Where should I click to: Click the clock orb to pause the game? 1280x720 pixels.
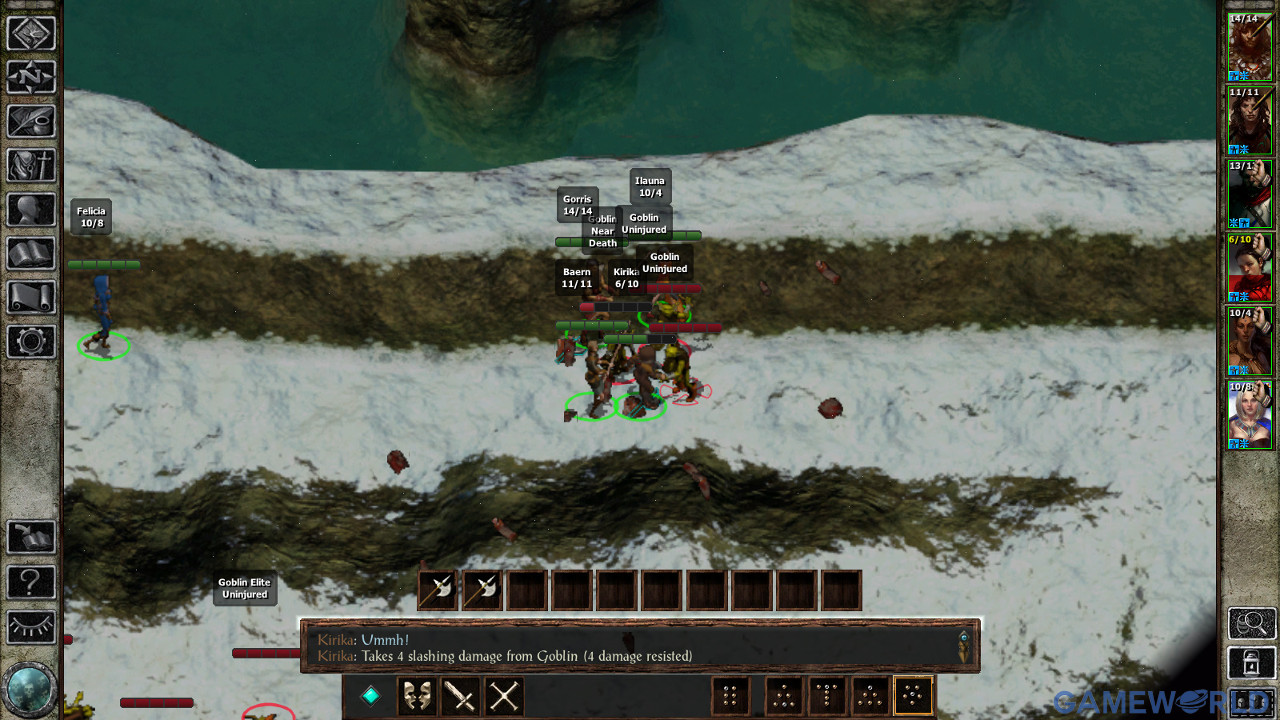click(31, 690)
